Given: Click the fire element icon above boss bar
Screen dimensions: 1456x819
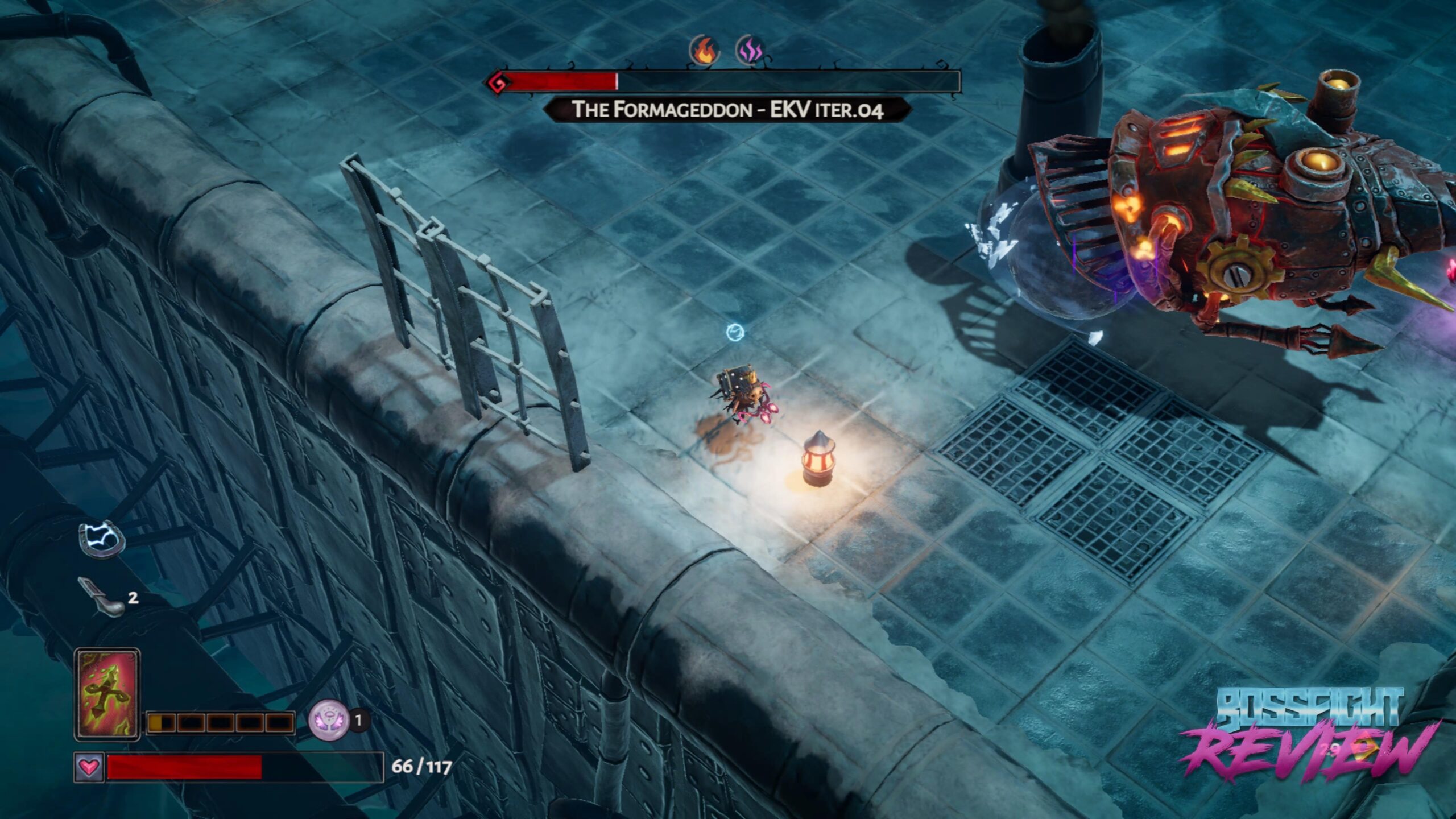Looking at the screenshot, I should (705, 50).
